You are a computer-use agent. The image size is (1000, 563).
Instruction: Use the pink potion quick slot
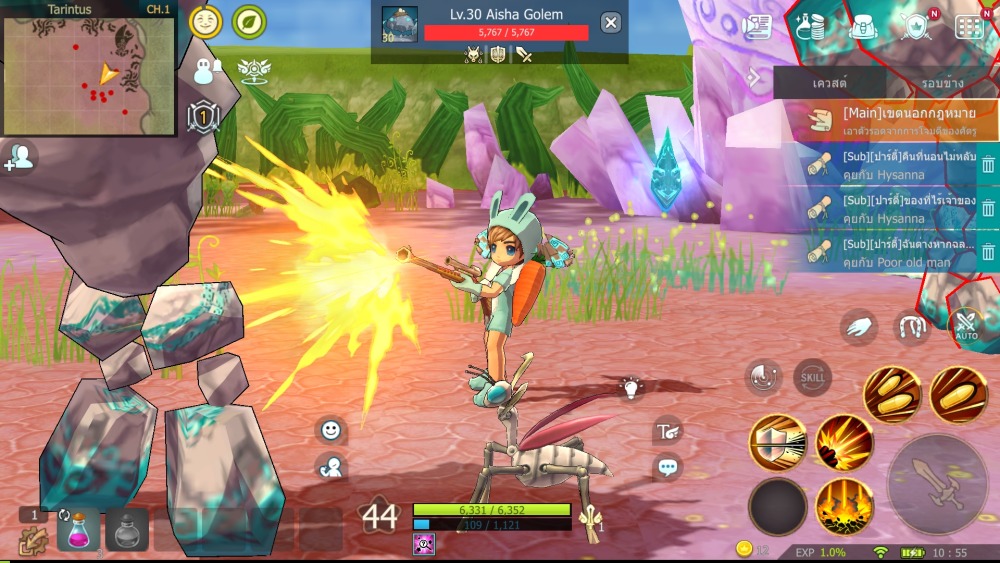click(x=77, y=529)
